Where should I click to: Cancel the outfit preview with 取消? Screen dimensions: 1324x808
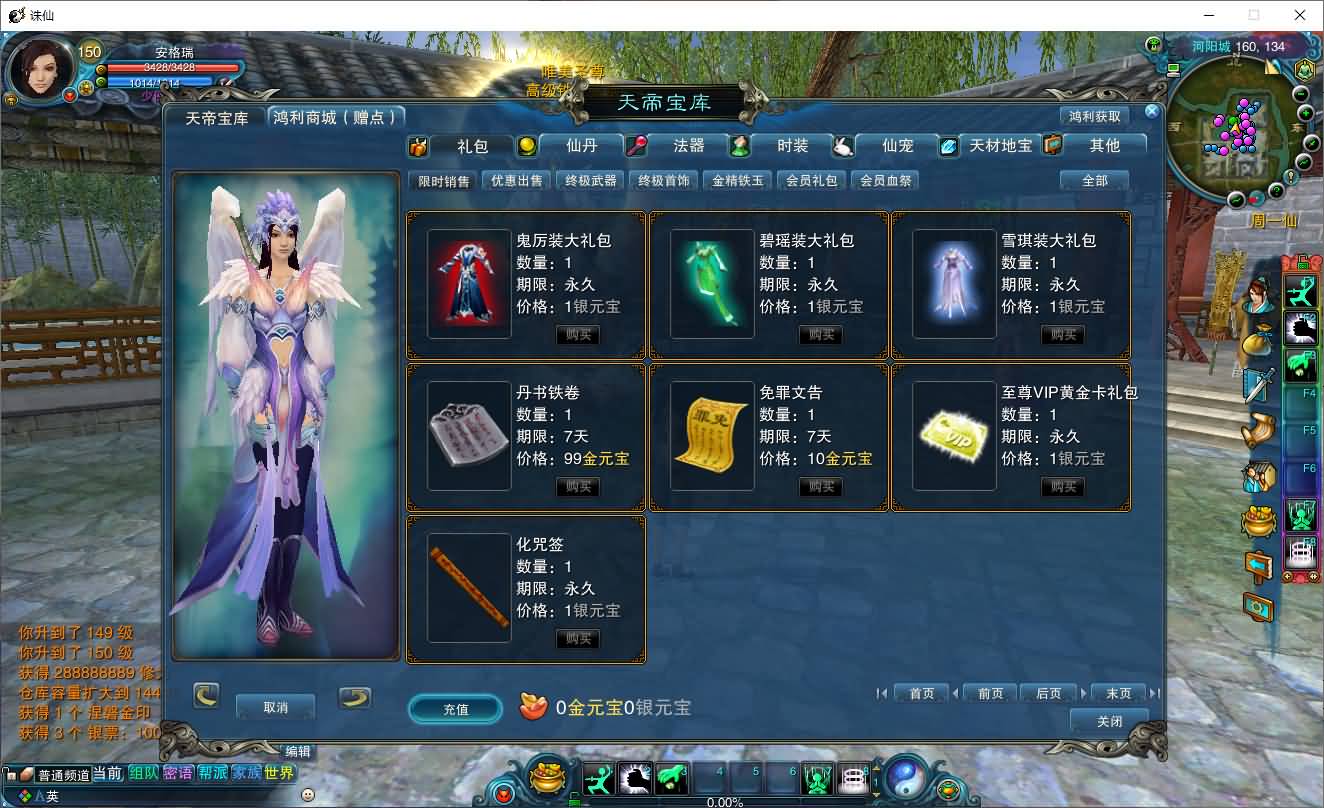(275, 707)
